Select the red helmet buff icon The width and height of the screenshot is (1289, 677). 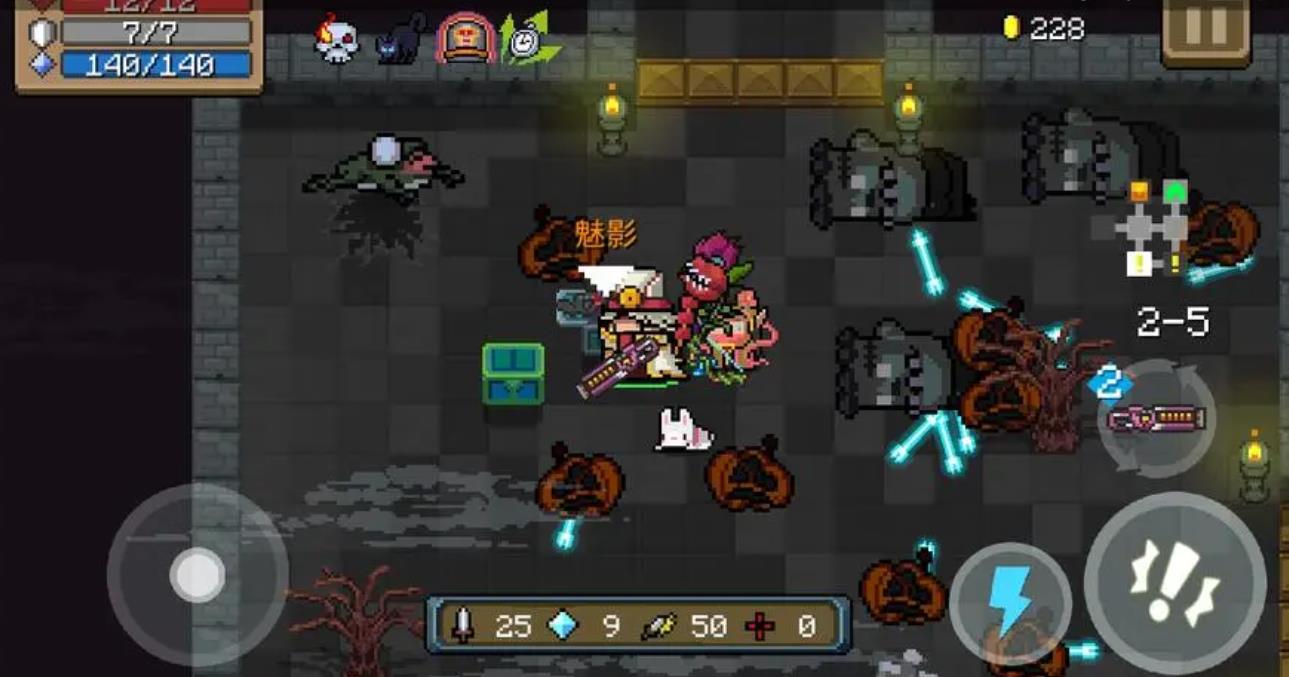tap(464, 39)
